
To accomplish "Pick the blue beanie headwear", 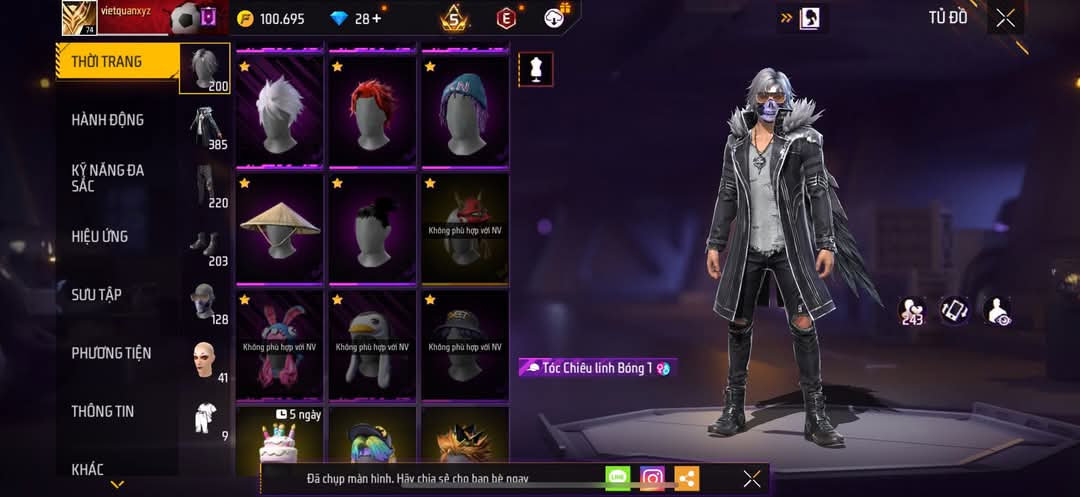I will (x=465, y=110).
